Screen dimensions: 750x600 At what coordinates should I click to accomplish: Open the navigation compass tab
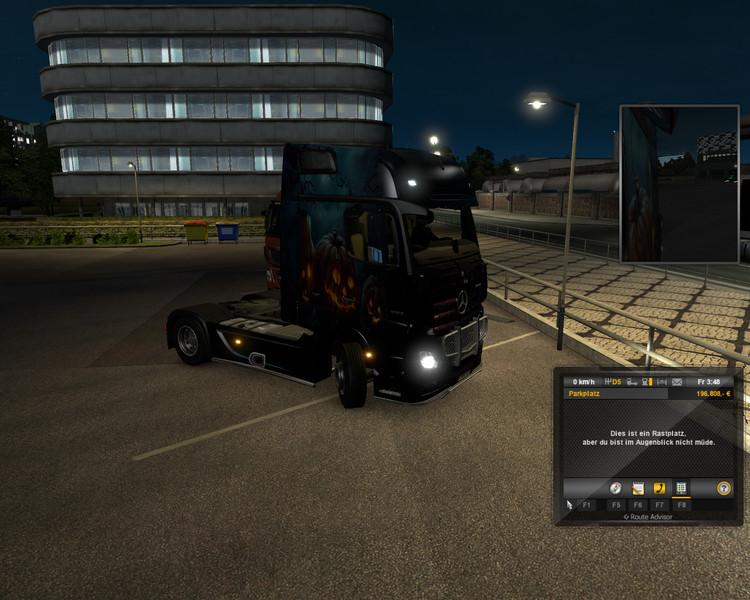point(616,488)
